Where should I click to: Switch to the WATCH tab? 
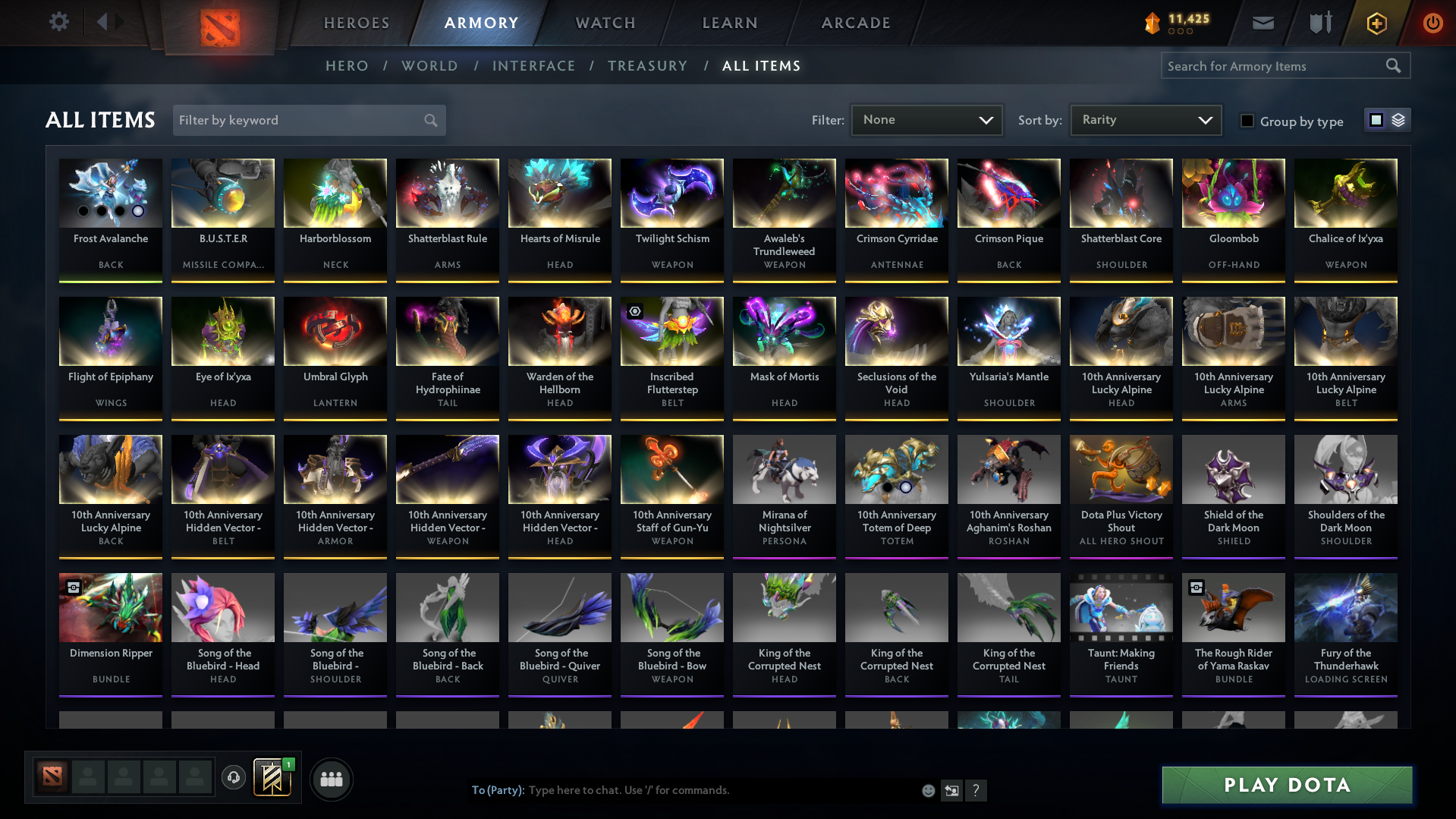(605, 23)
